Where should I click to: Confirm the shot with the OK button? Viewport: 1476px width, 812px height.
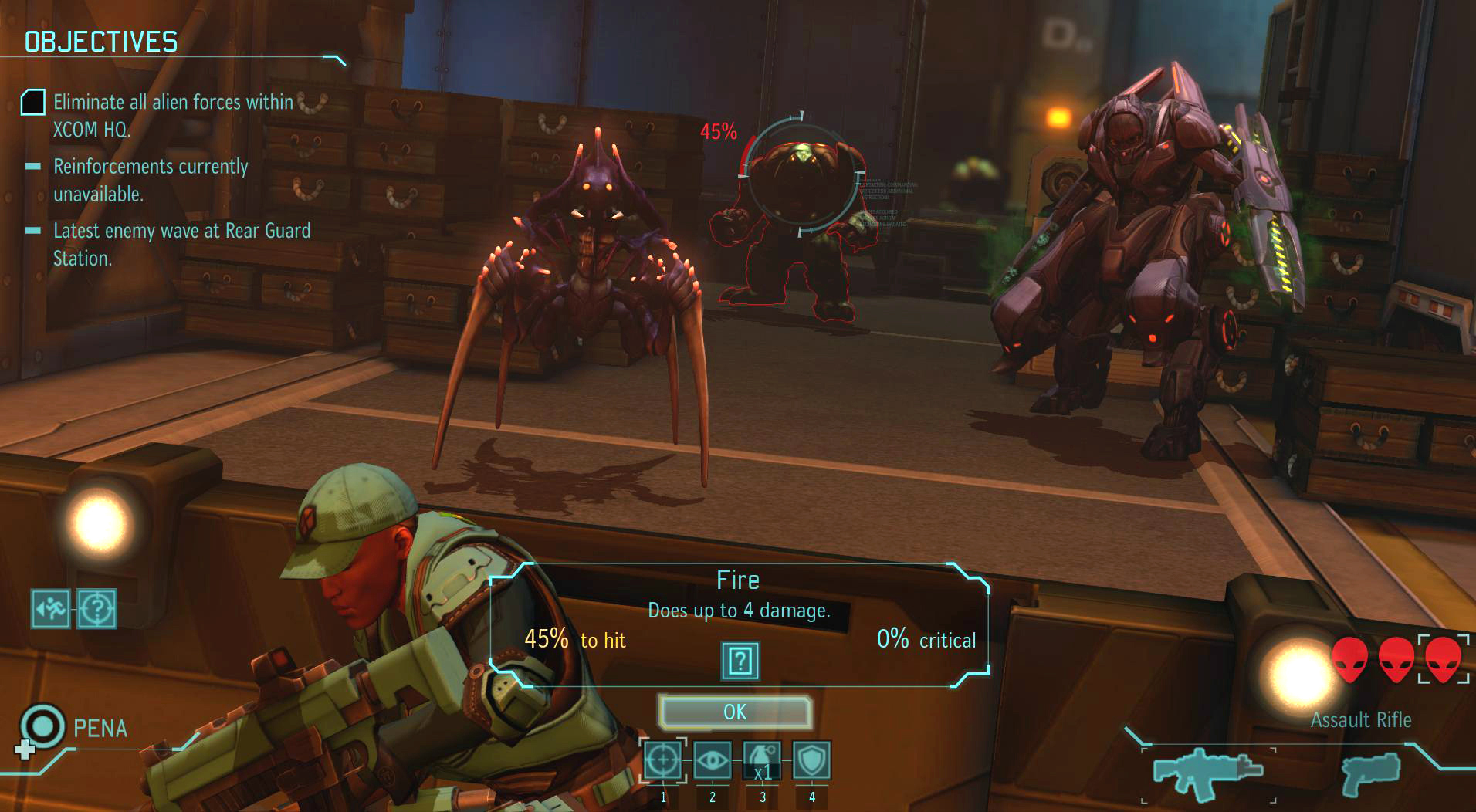coord(735,712)
